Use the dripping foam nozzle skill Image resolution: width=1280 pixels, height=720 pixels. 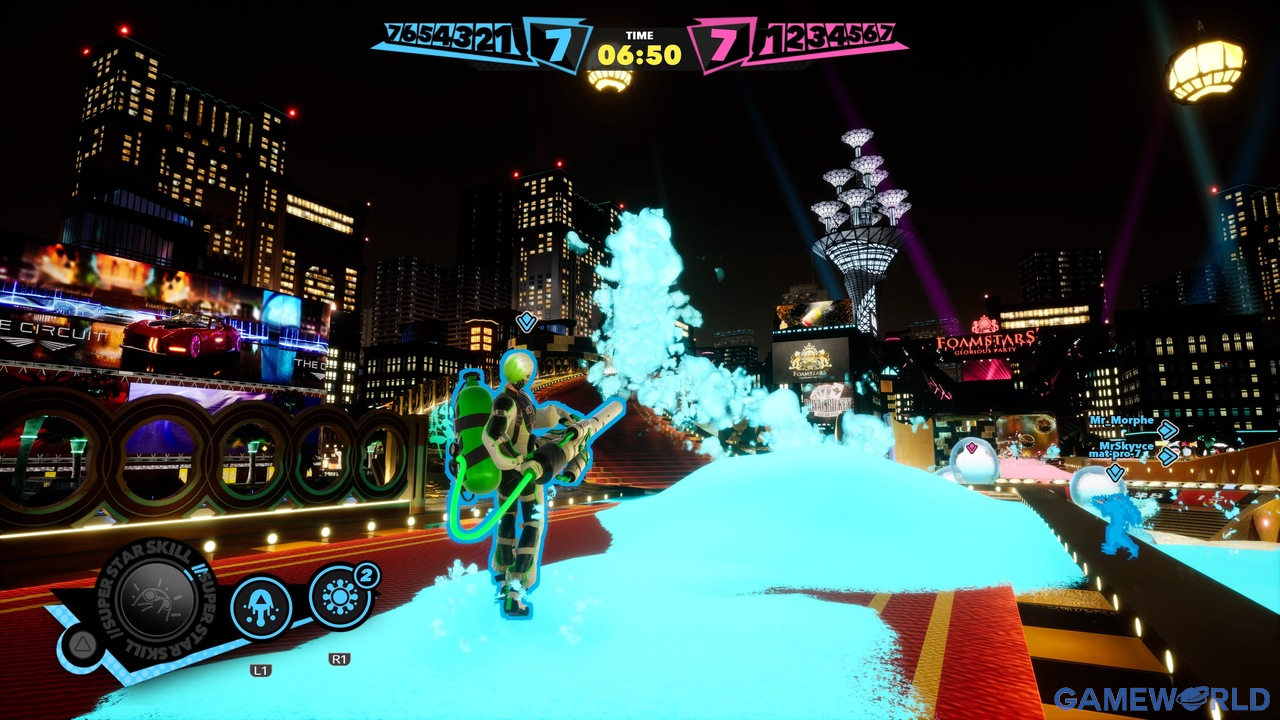262,608
